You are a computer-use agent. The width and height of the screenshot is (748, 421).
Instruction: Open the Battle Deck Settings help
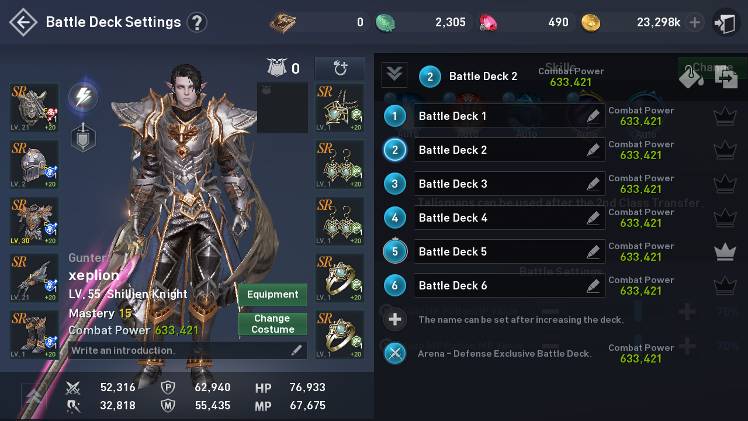coord(197,22)
